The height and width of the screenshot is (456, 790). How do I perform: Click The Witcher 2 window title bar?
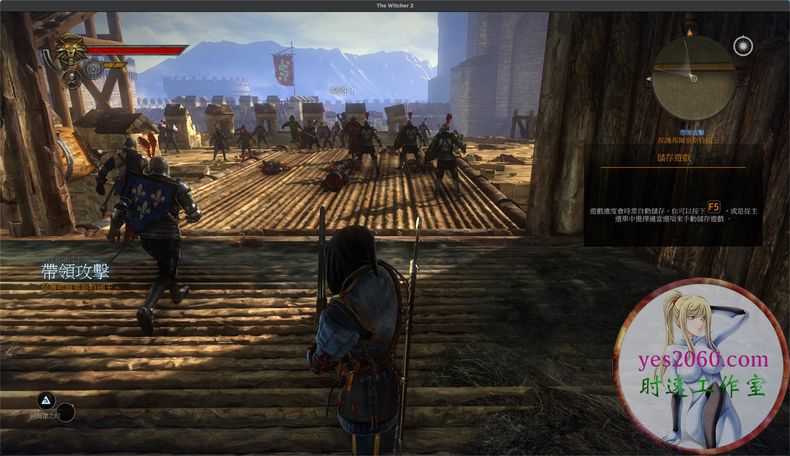coord(395,5)
